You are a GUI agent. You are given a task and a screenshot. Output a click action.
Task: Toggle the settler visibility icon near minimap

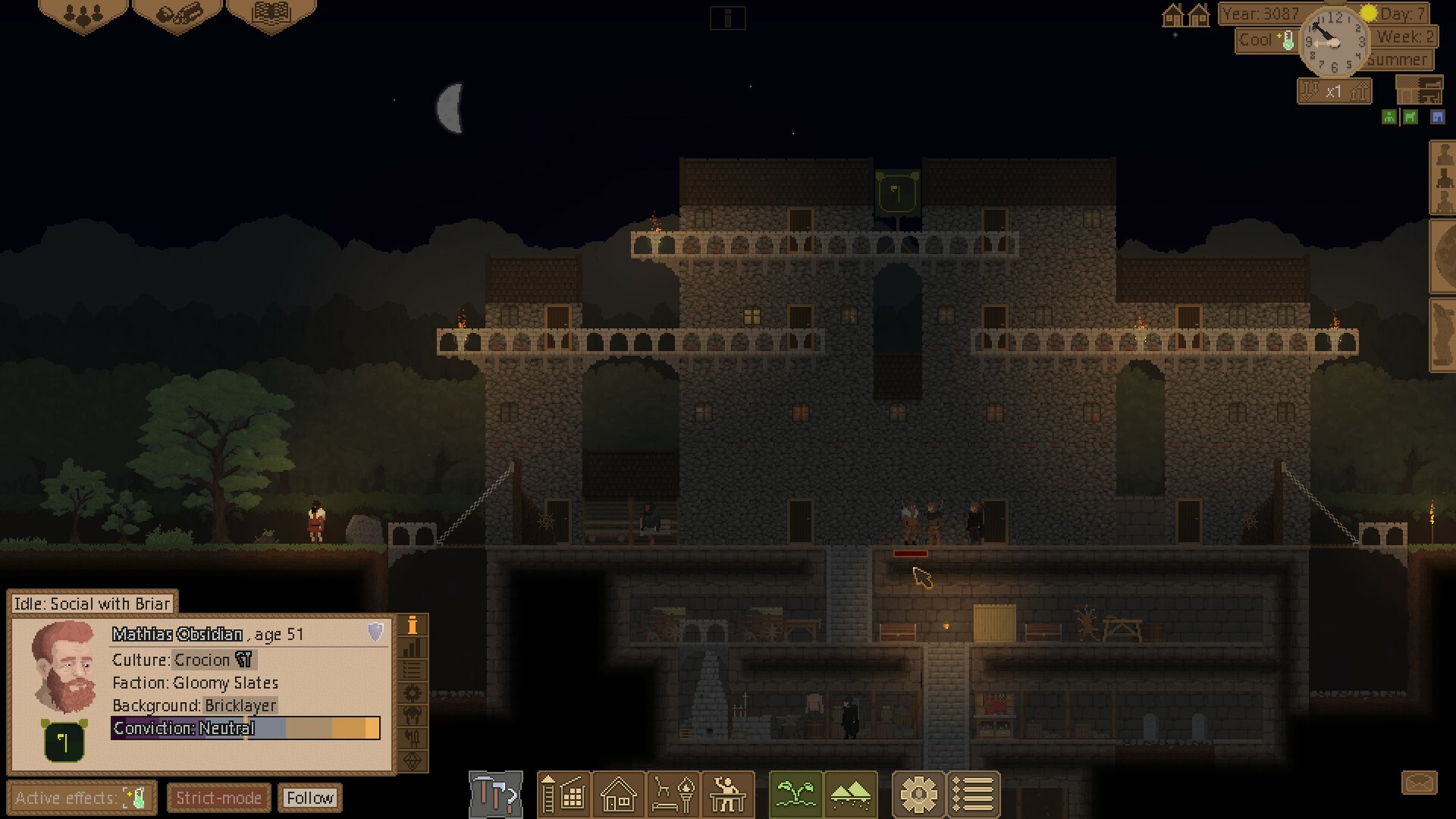tap(1388, 117)
